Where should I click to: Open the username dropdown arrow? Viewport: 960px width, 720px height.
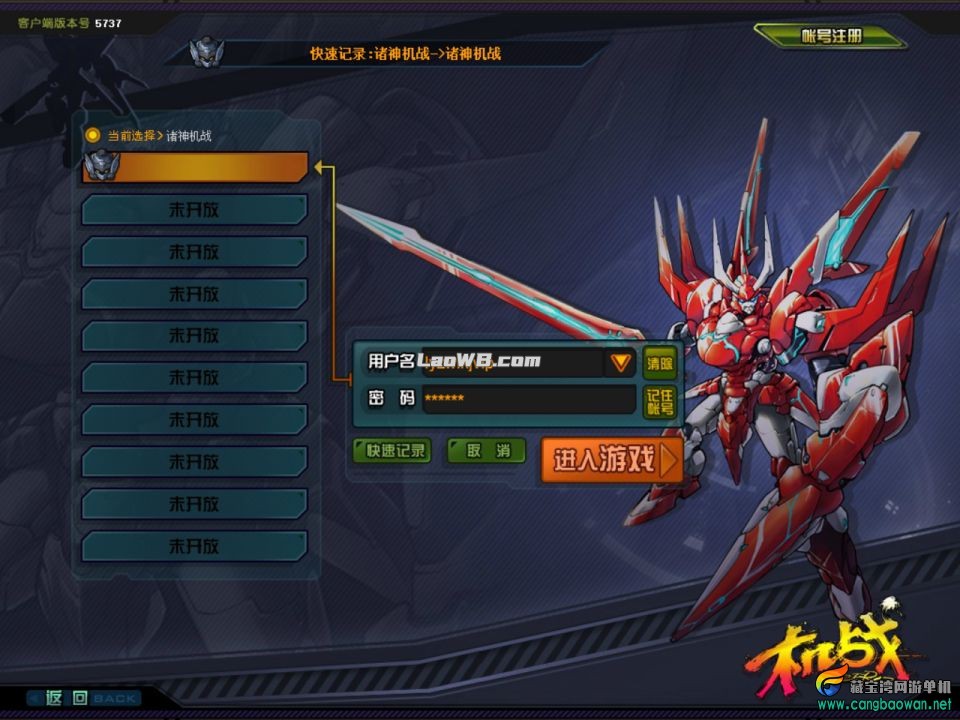click(622, 362)
